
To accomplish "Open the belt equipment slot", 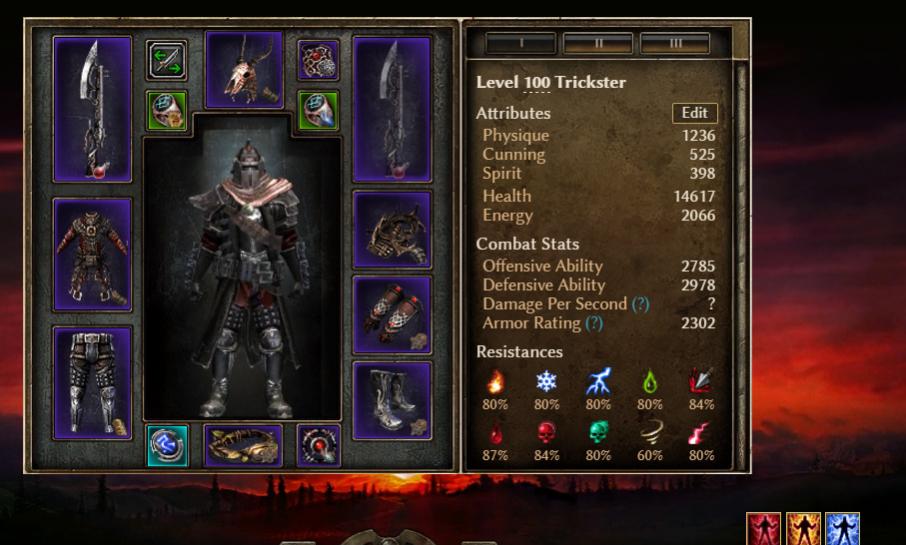I will coord(243,446).
